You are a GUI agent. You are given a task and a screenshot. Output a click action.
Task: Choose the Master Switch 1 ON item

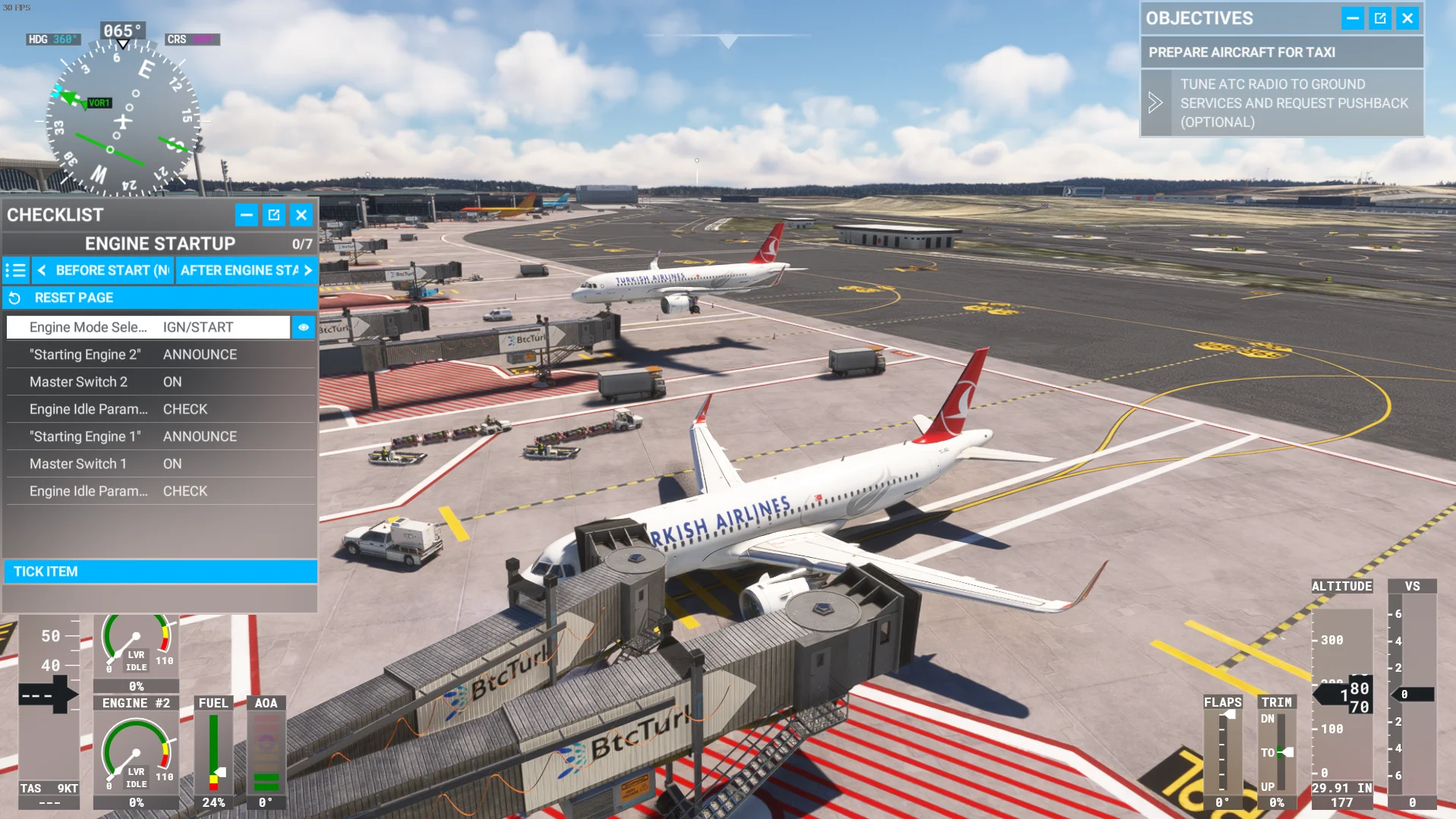point(160,464)
